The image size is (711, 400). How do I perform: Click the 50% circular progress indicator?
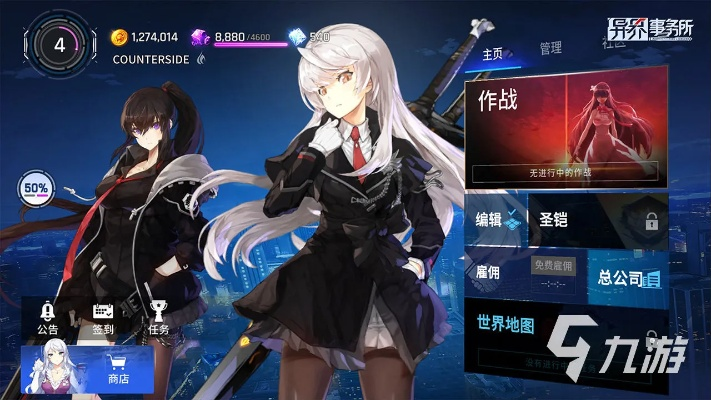(35, 188)
